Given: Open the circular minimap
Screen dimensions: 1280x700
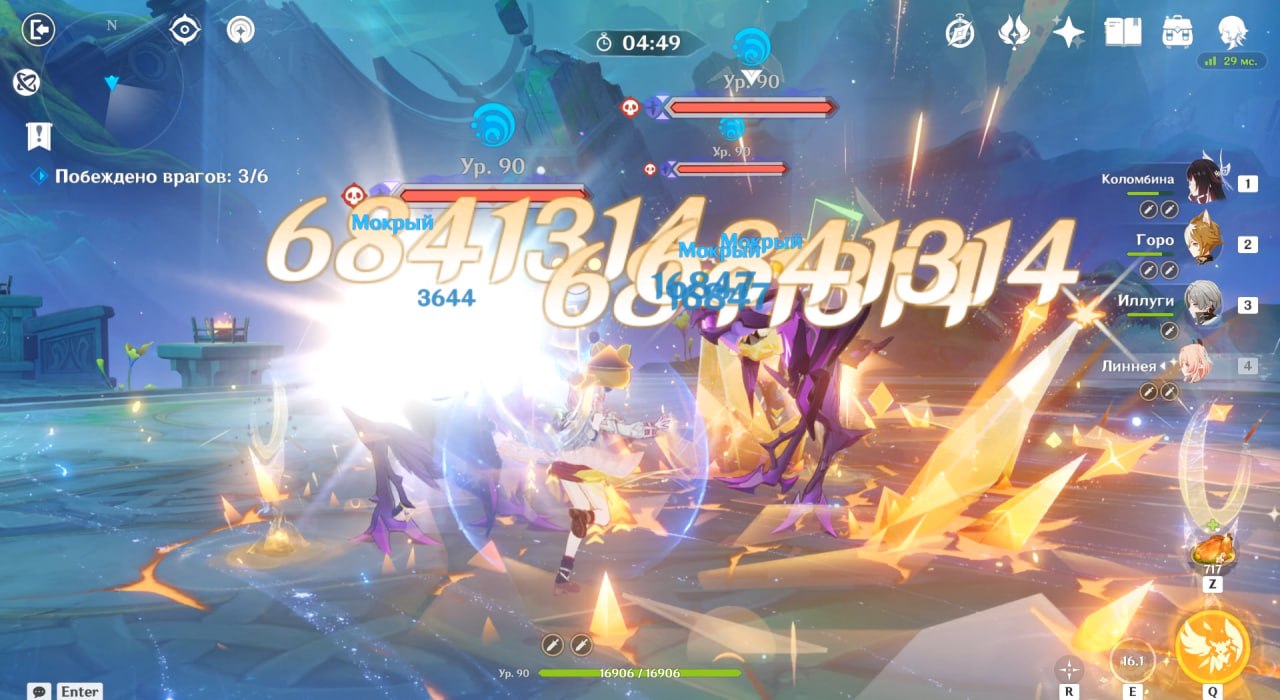Looking at the screenshot, I should point(112,82).
